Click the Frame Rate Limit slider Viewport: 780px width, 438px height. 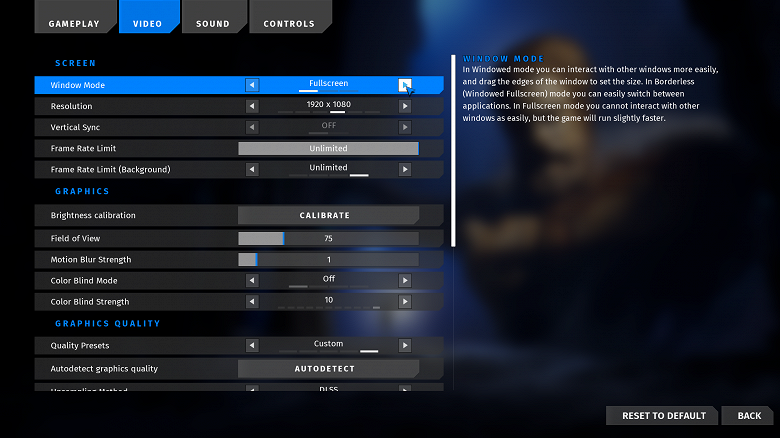click(x=328, y=148)
